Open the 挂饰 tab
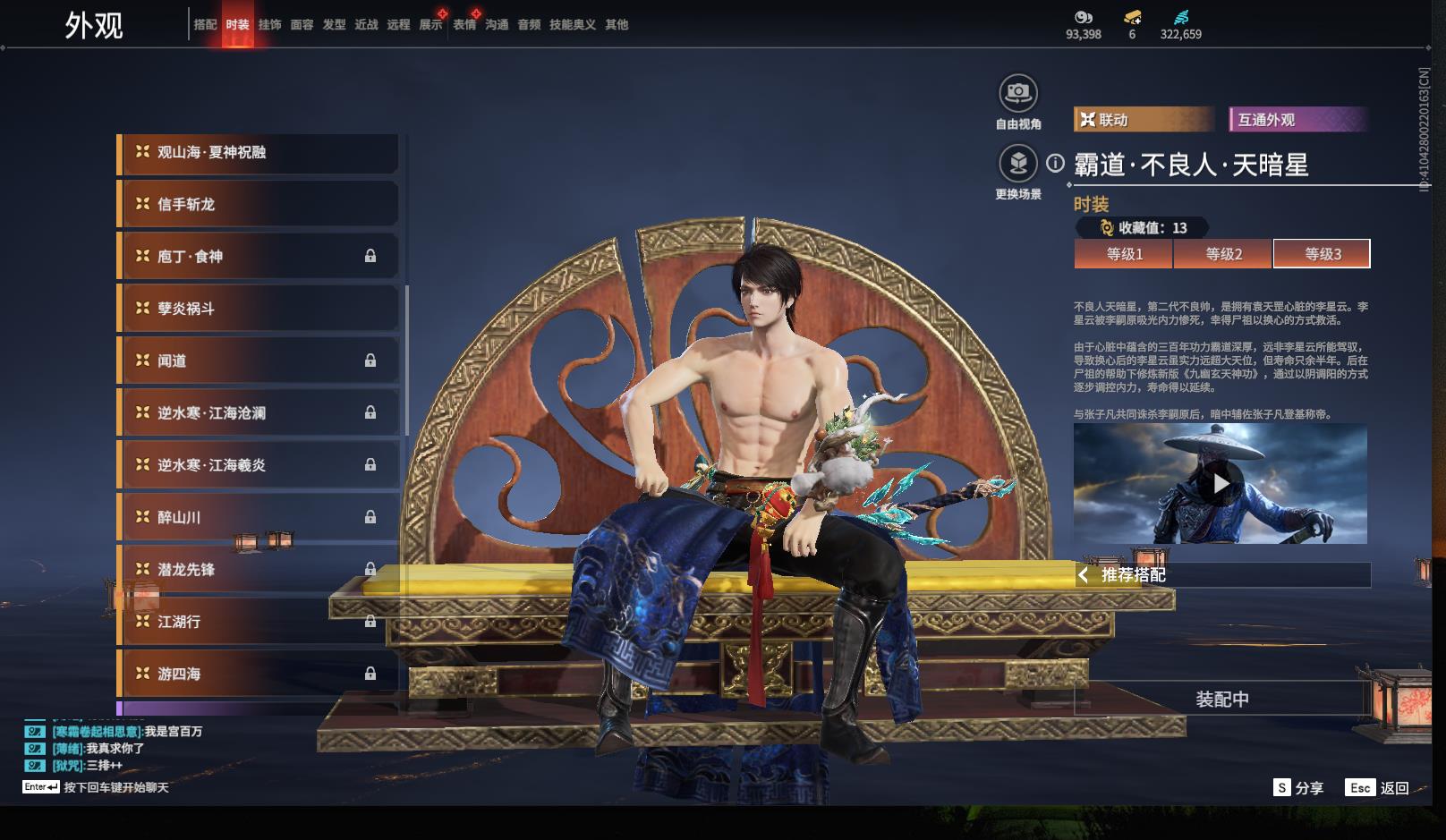 click(269, 25)
